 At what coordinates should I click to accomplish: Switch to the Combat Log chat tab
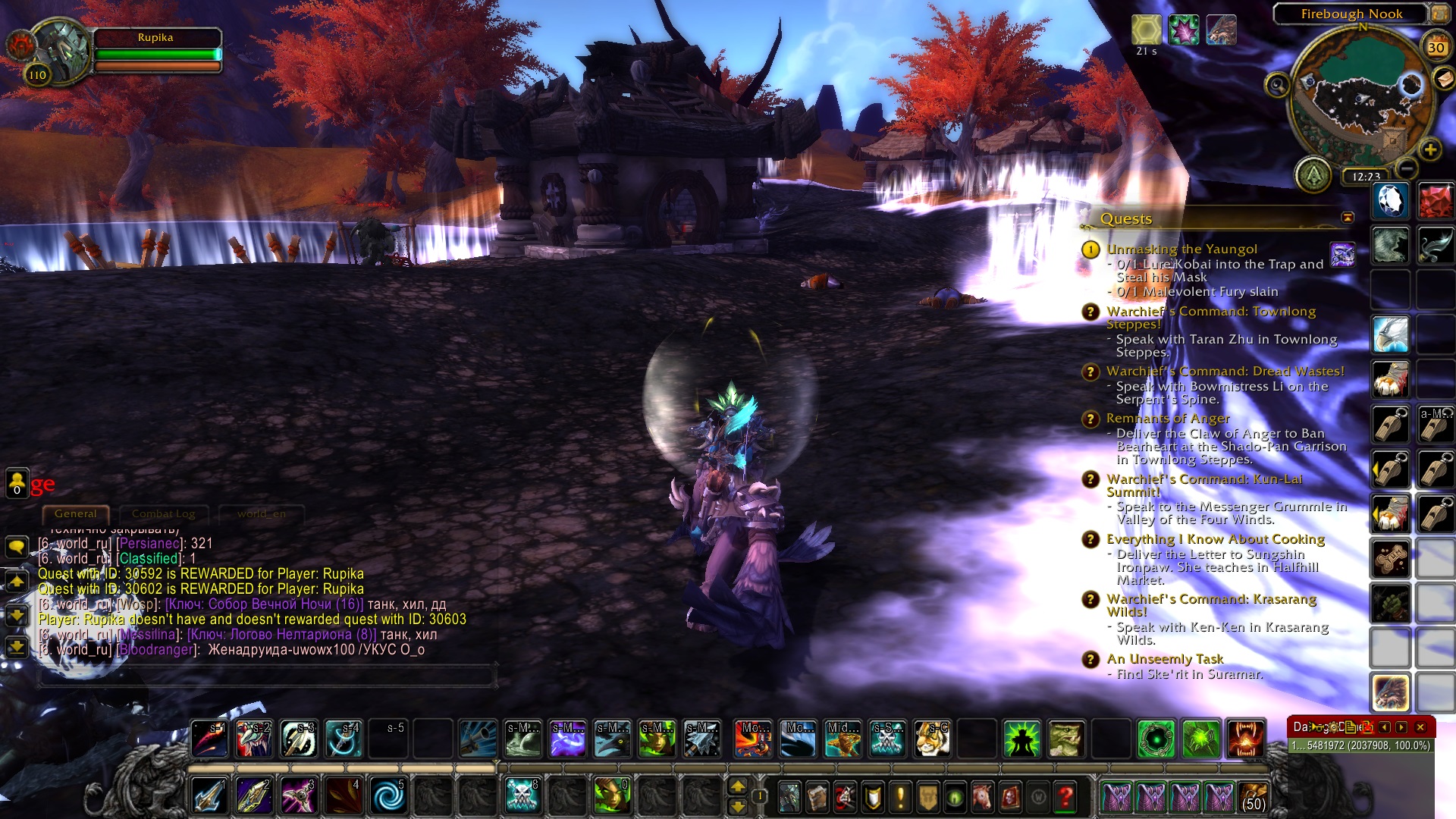(163, 514)
